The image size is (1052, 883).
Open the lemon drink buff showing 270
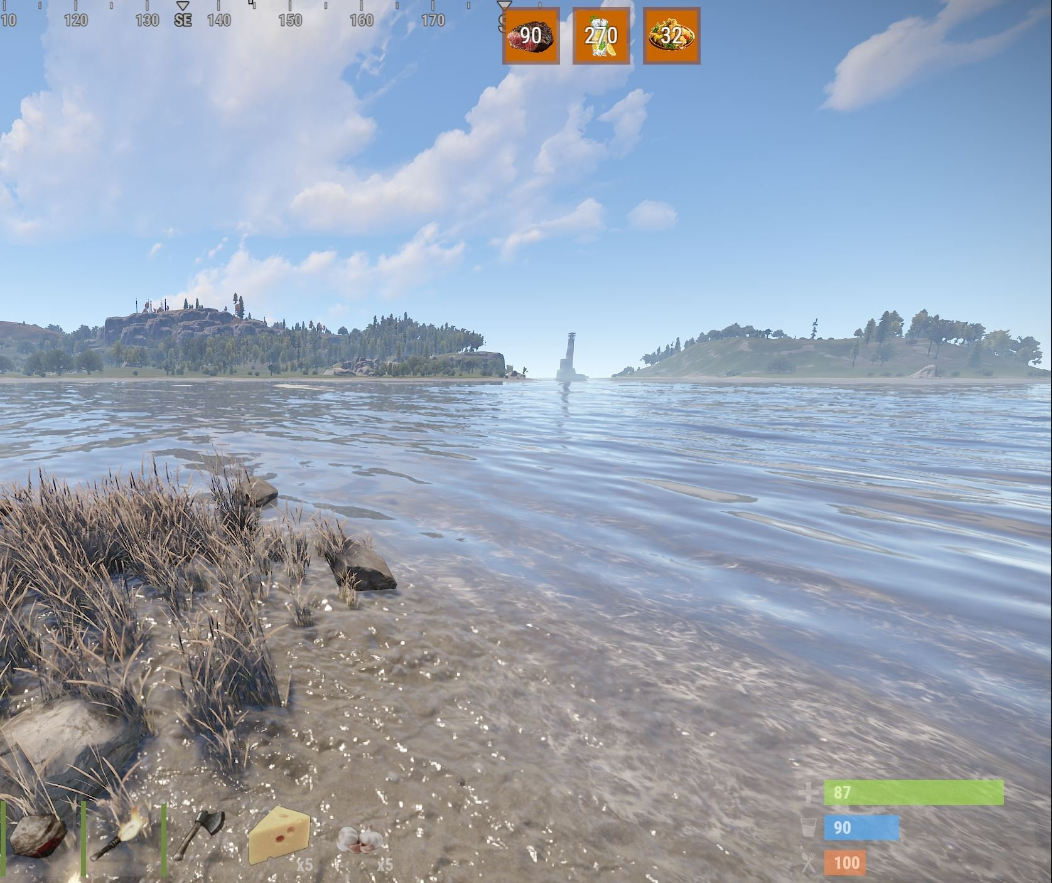pos(601,36)
